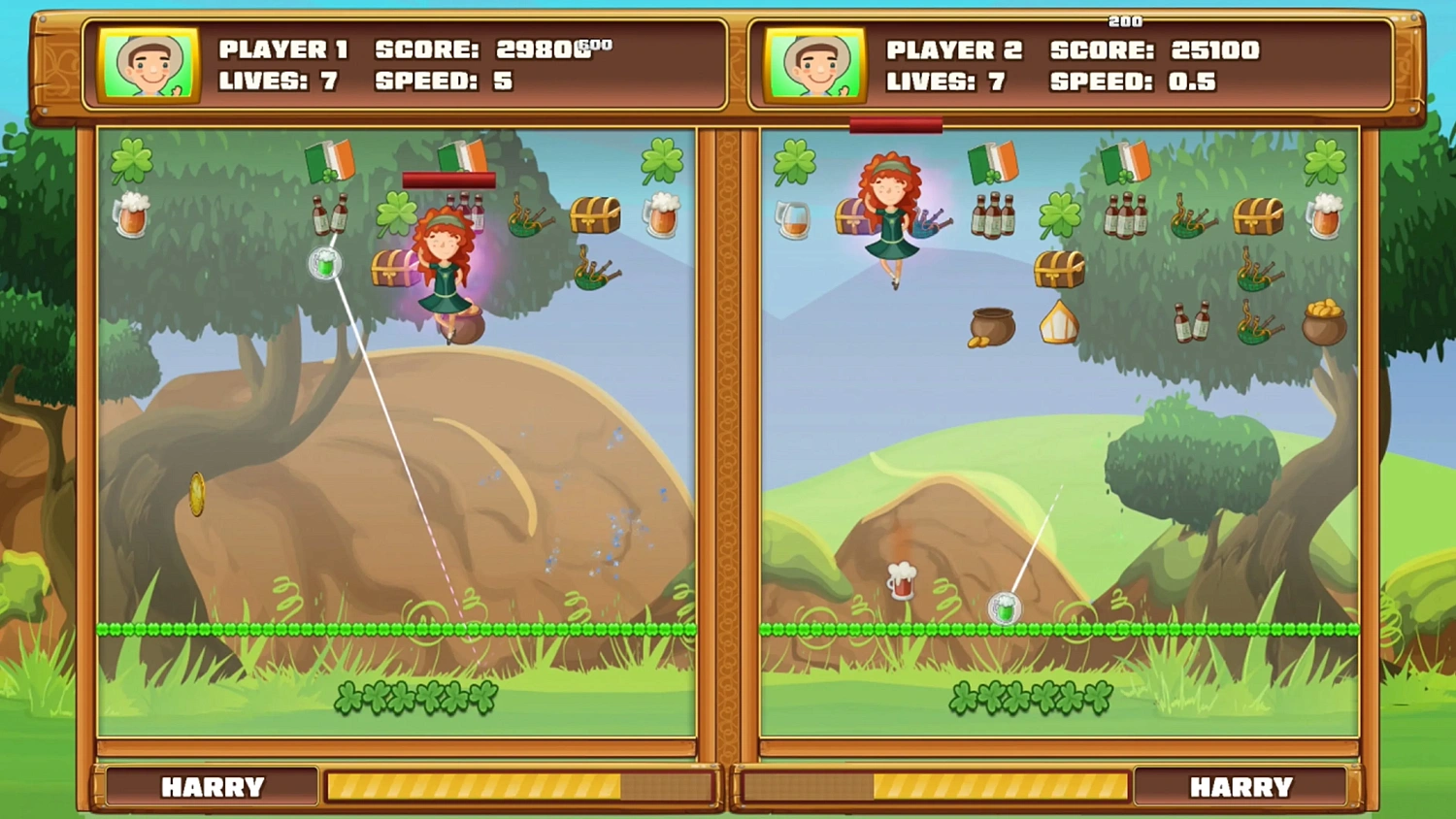Click the floating beer mug falling in Player 2 field
The image size is (1456, 819).
coord(900,578)
